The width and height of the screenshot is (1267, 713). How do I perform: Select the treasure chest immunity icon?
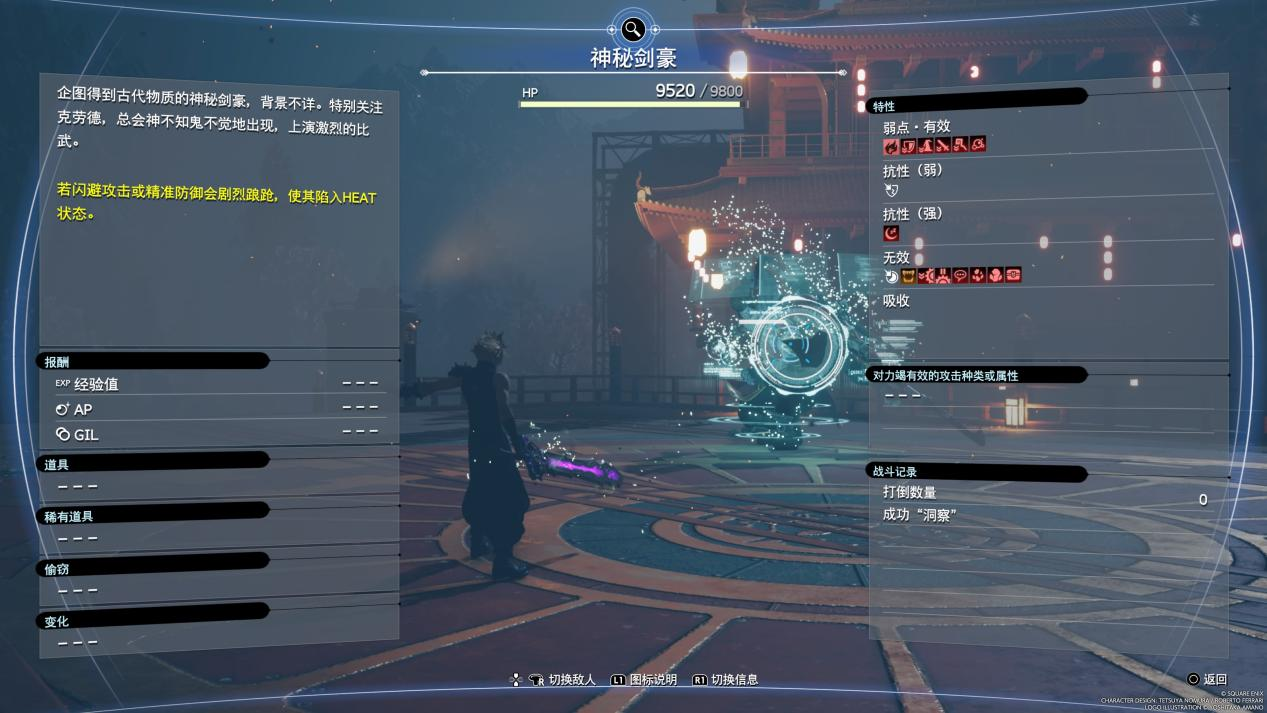point(1013,276)
